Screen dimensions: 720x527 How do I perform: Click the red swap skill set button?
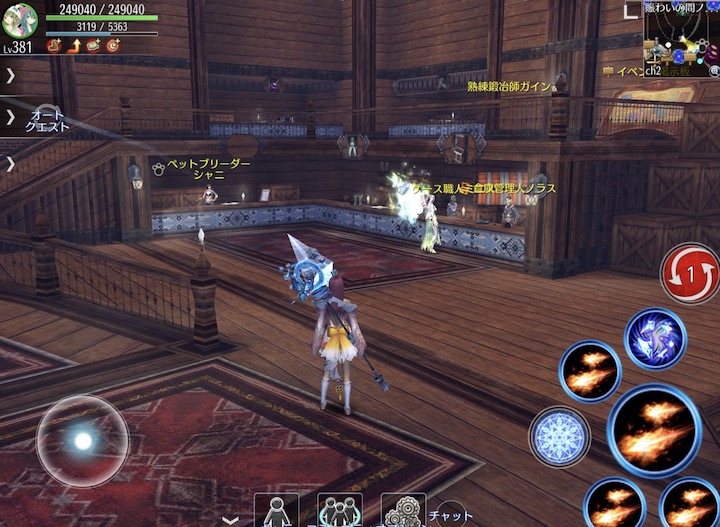[689, 272]
